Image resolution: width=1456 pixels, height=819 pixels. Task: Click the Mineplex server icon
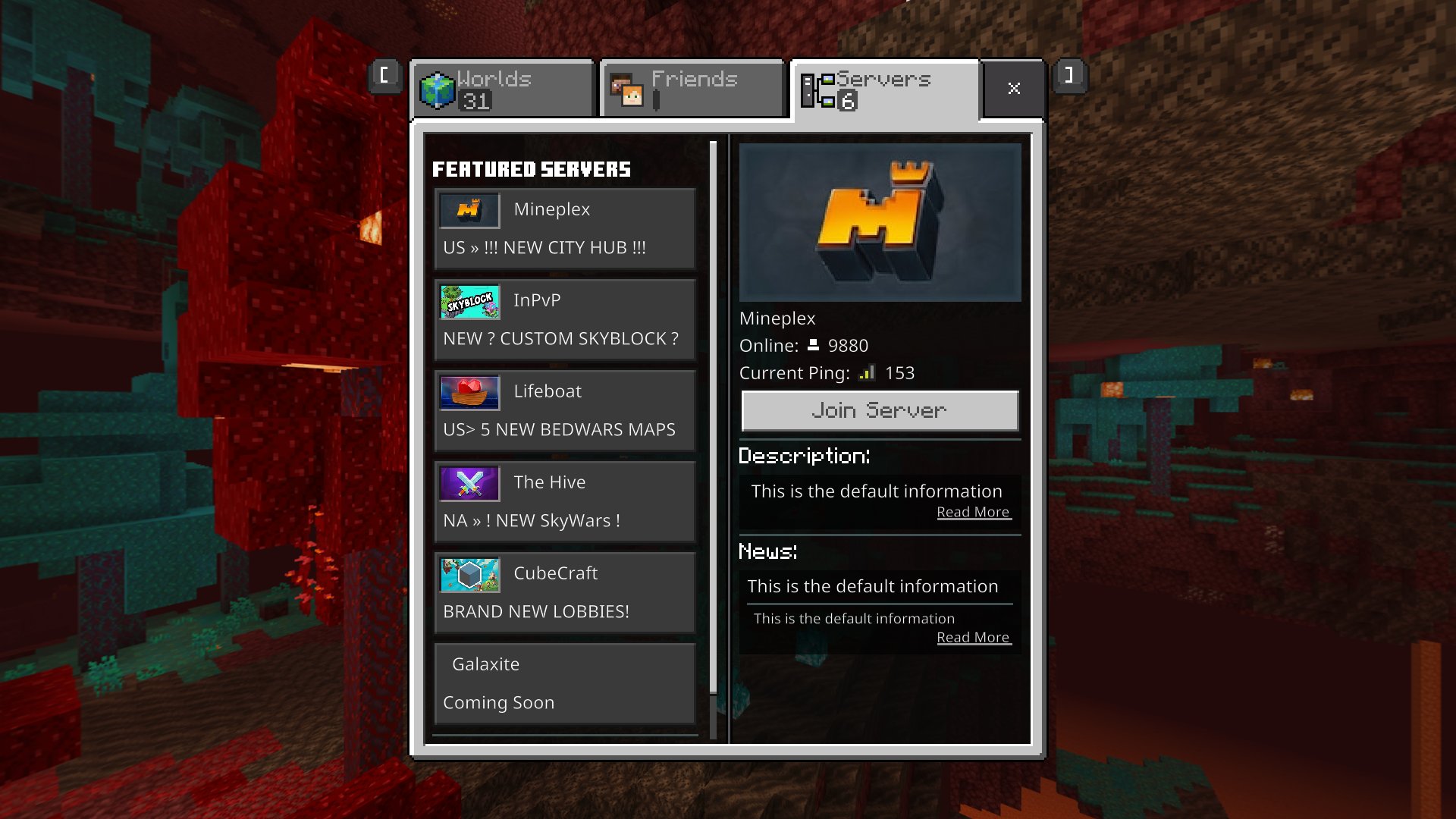tap(469, 210)
